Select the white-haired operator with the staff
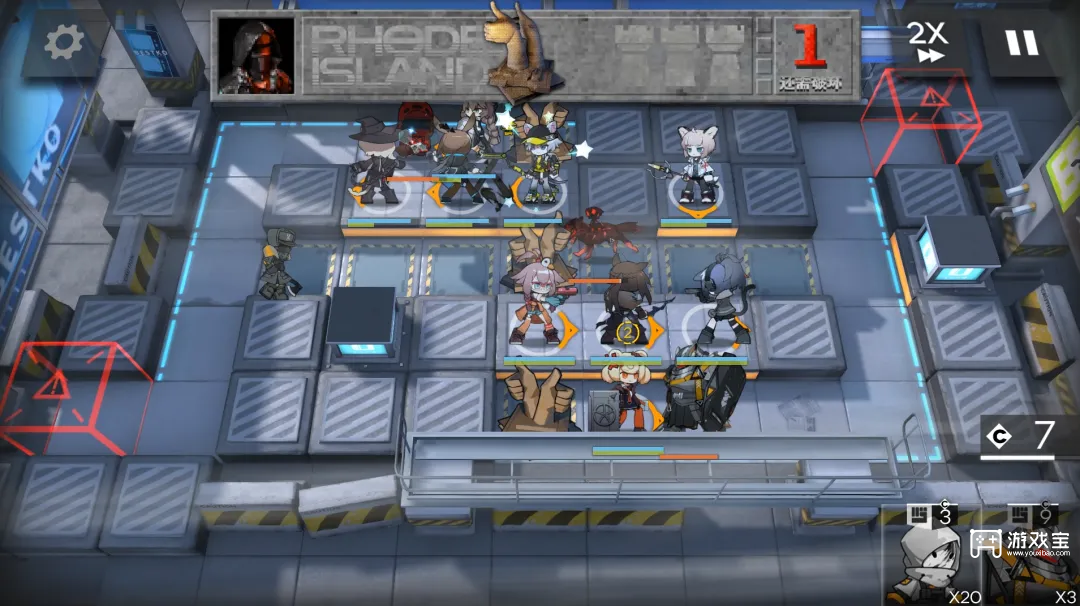Image resolution: width=1080 pixels, height=606 pixels. click(693, 168)
